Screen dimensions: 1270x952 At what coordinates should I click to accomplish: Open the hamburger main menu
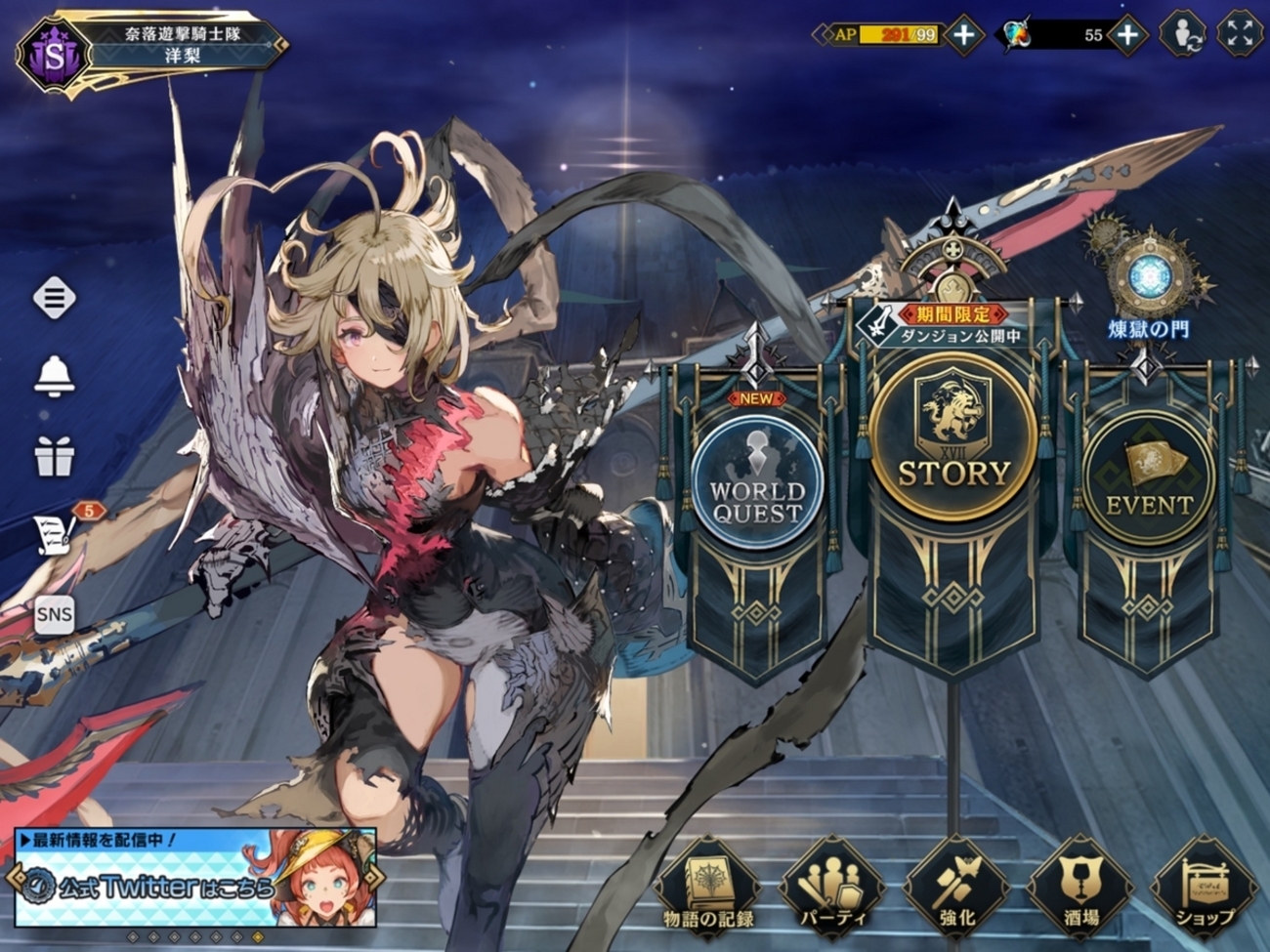55,297
